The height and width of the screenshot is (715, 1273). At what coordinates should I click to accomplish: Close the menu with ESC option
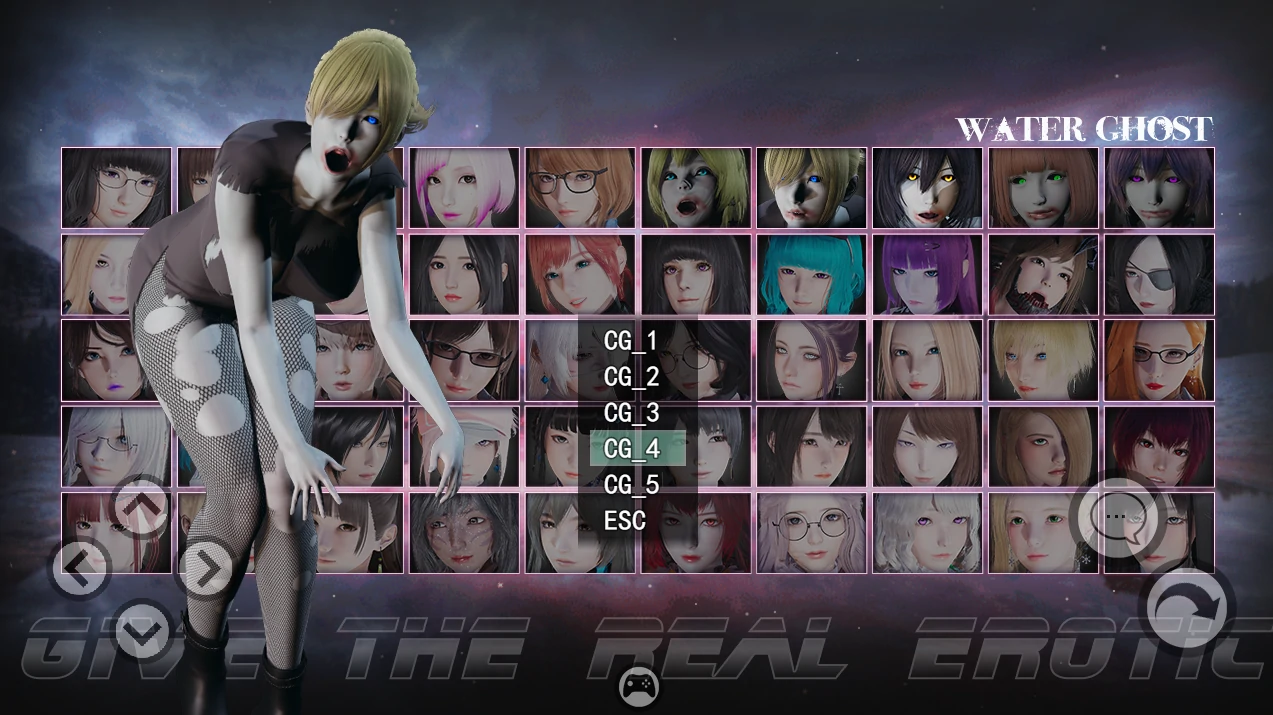tap(625, 521)
